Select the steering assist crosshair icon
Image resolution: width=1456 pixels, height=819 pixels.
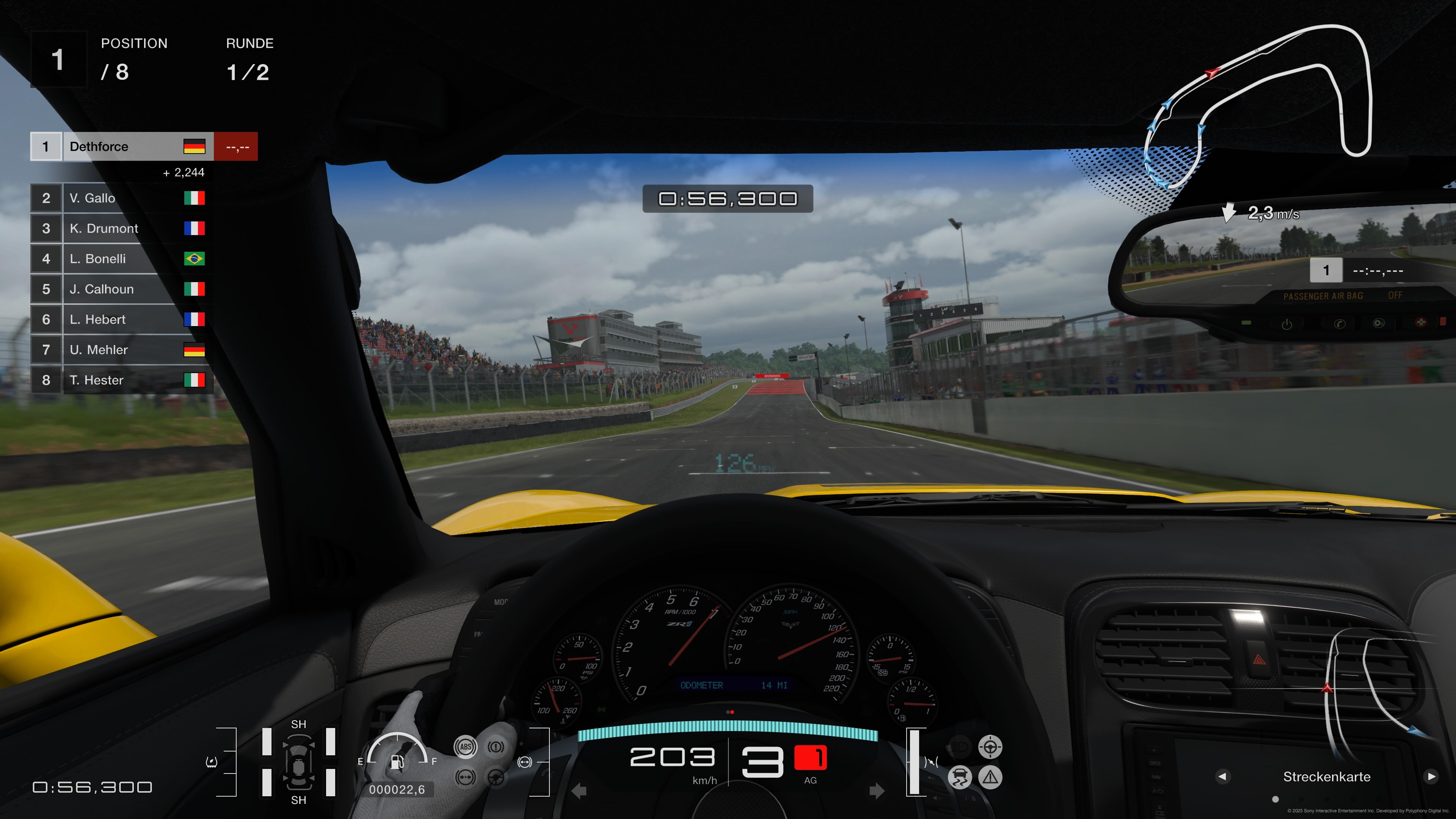pos(990,747)
